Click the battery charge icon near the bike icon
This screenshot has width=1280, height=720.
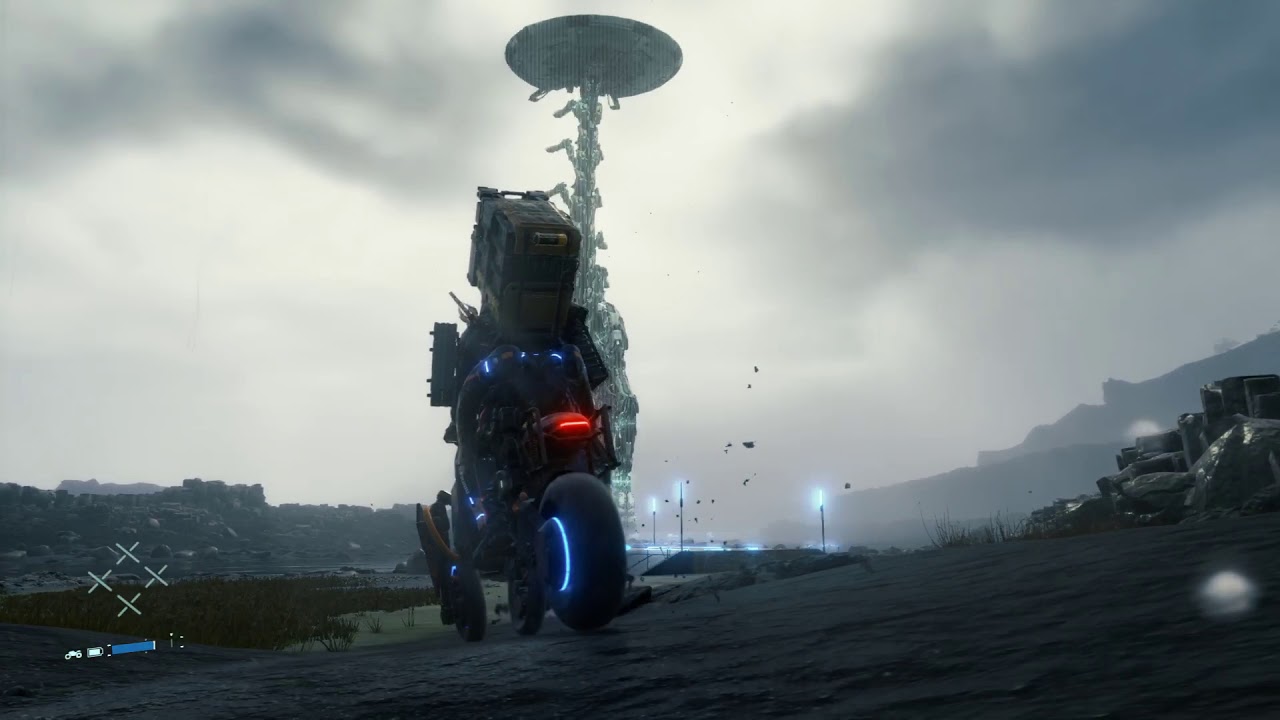click(x=95, y=651)
